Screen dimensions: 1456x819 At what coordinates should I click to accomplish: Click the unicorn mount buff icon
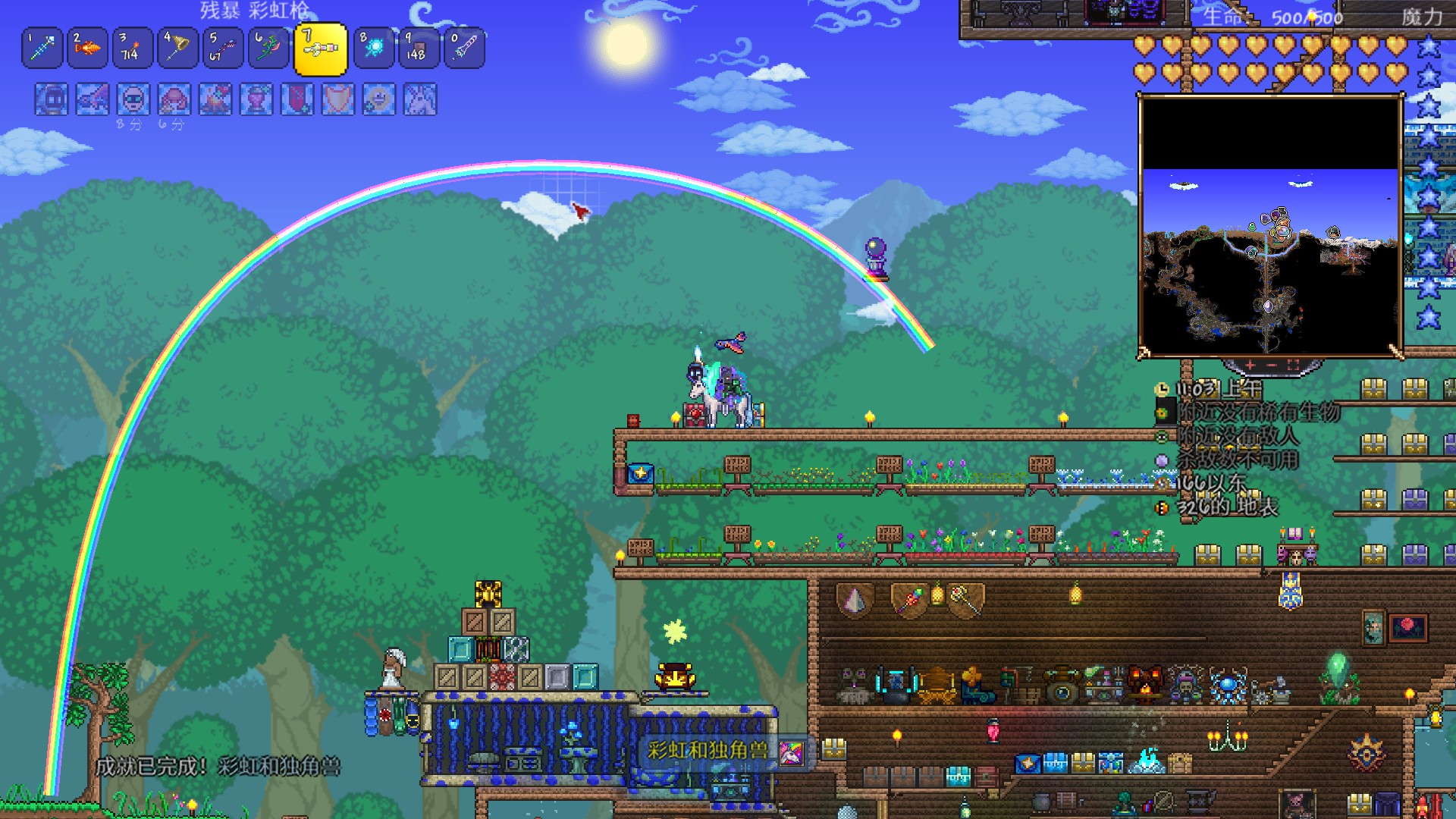(421, 99)
